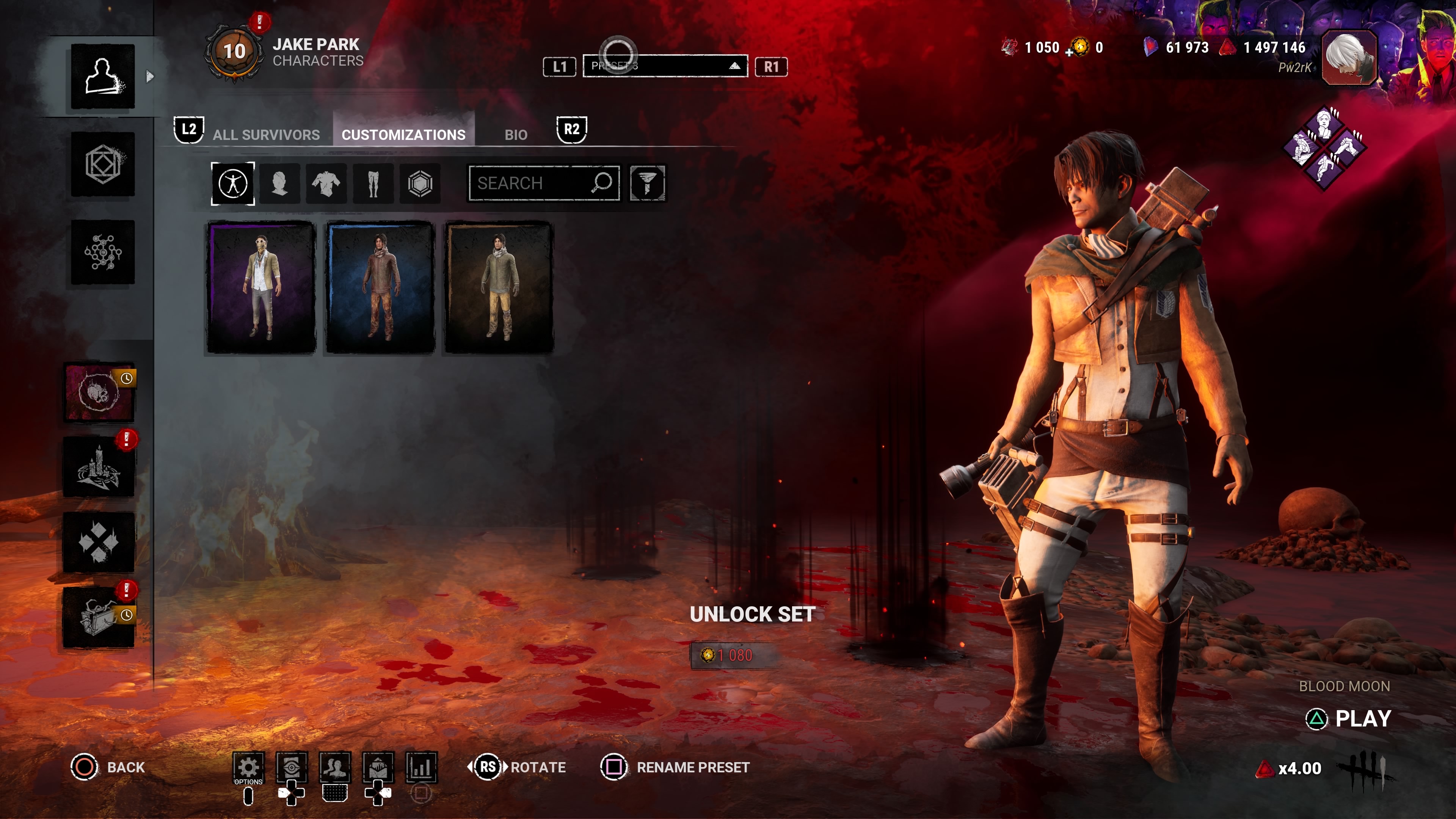Open the character silhouette sidebar menu
Screen dimensions: 1456x819
pos(103,76)
